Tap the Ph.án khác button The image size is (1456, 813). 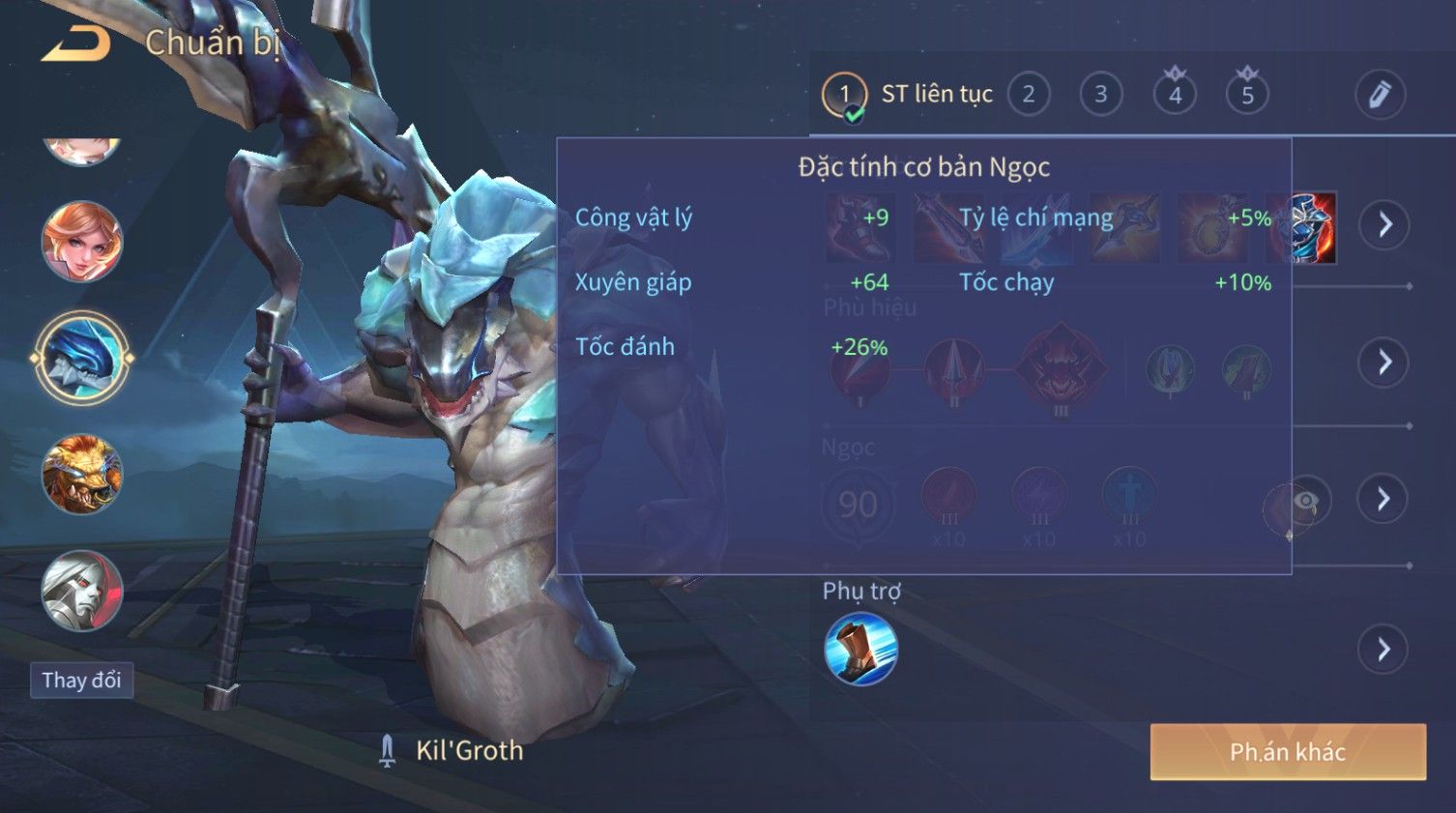click(x=1287, y=752)
